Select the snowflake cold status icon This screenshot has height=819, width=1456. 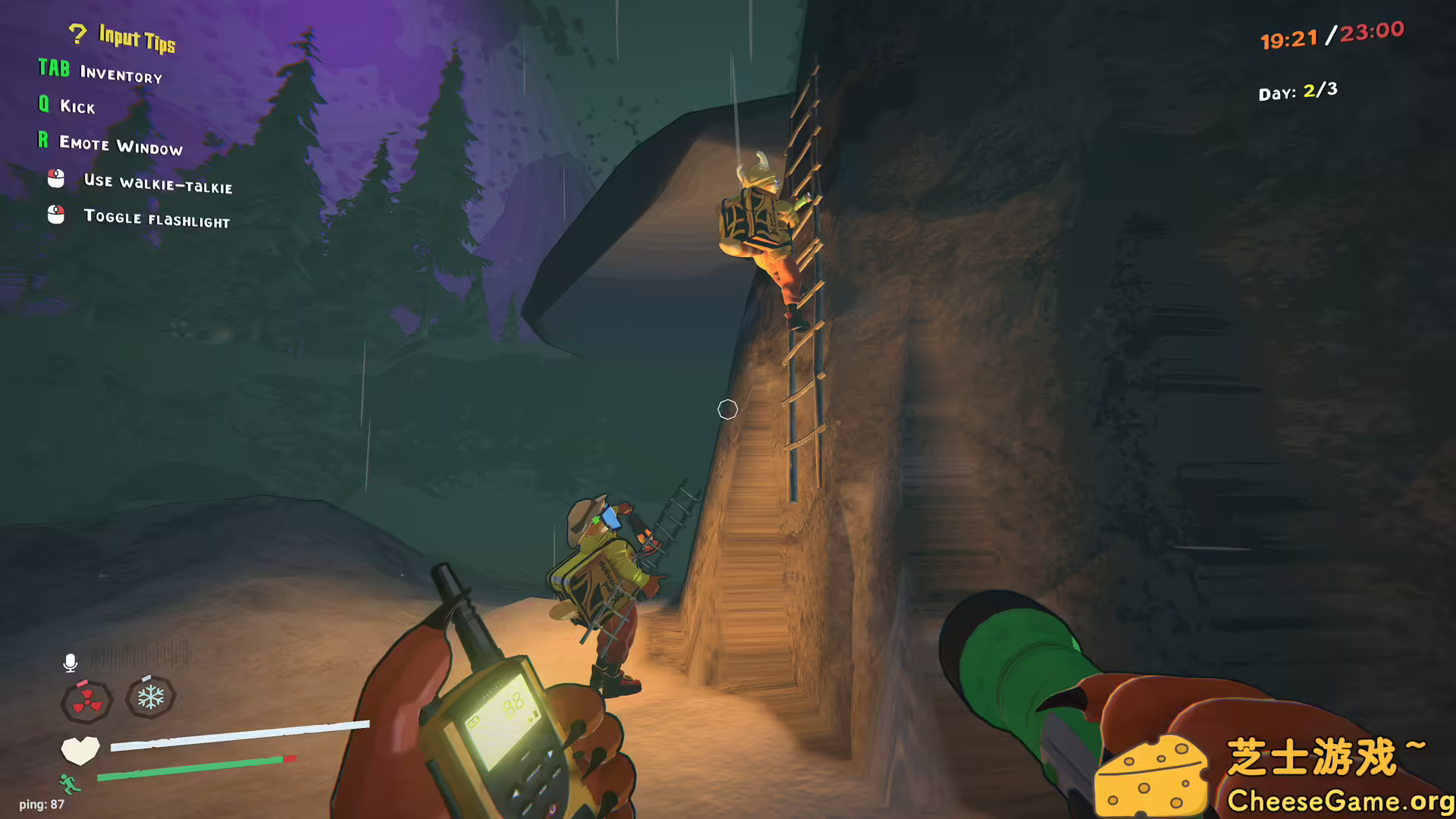pos(151,697)
